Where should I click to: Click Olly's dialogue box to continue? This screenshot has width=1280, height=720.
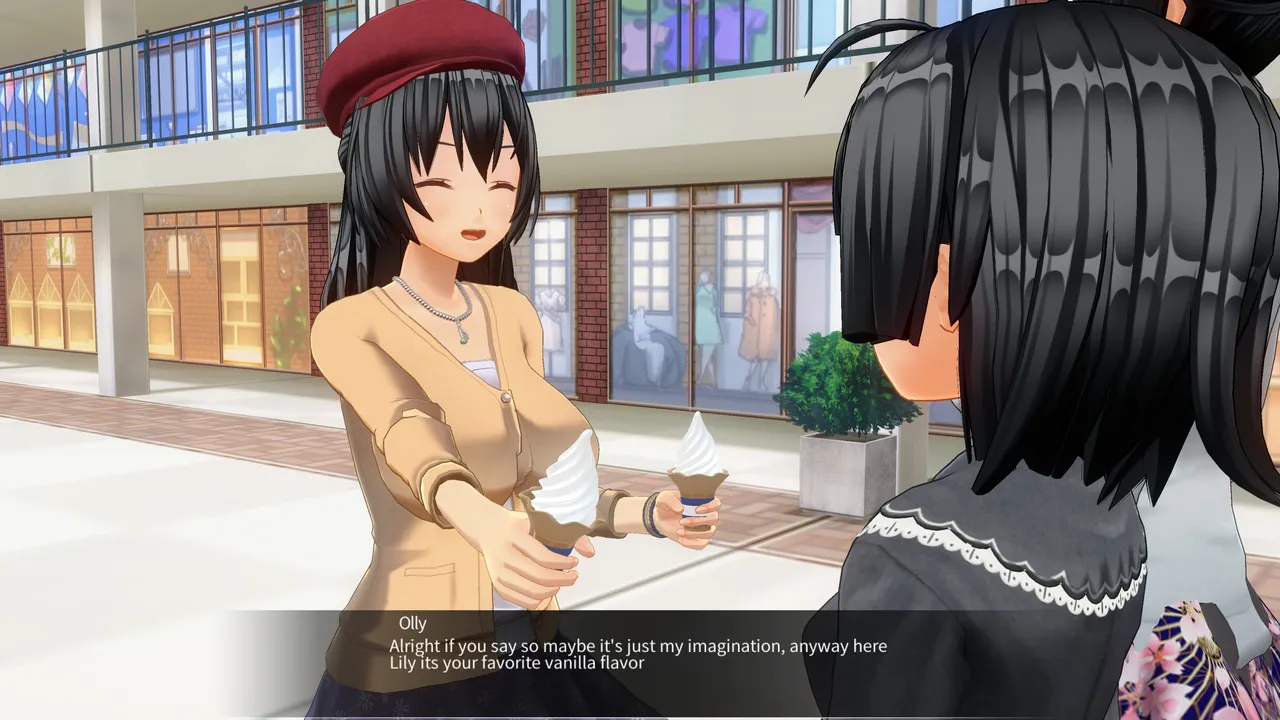click(x=637, y=654)
